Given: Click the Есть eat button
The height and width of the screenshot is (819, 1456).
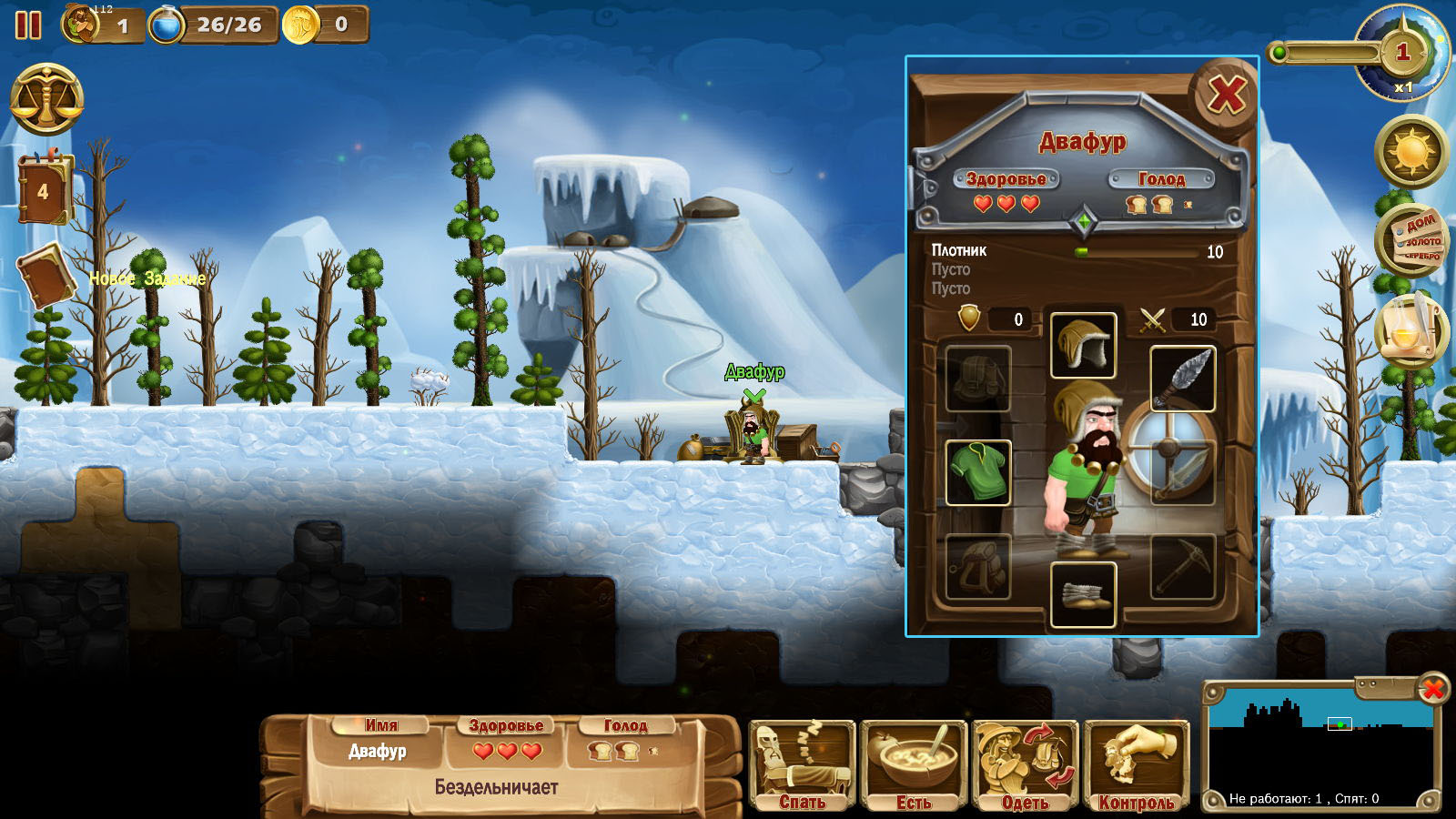Looking at the screenshot, I should click(914, 765).
